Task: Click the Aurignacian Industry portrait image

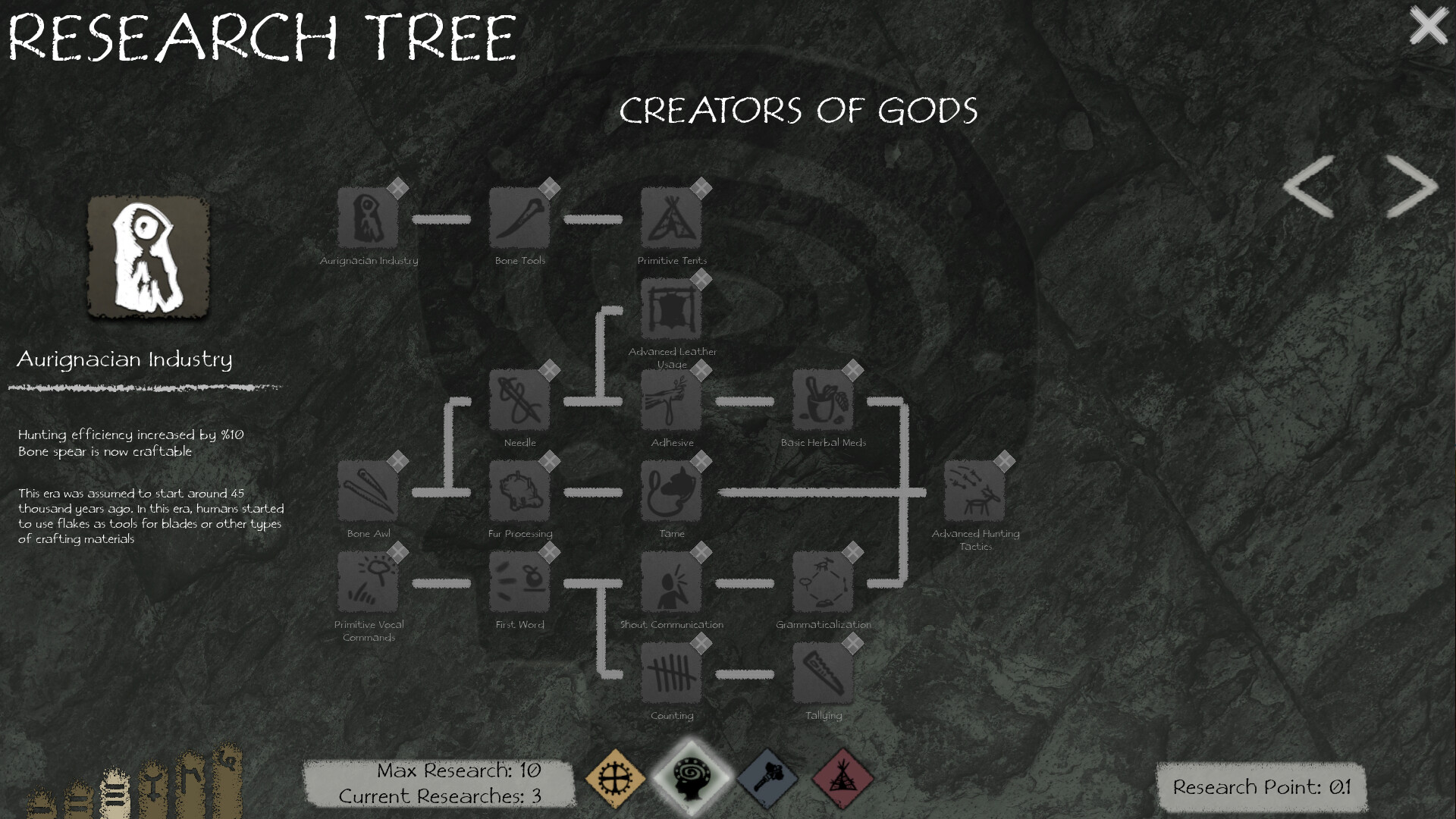Action: 148,256
